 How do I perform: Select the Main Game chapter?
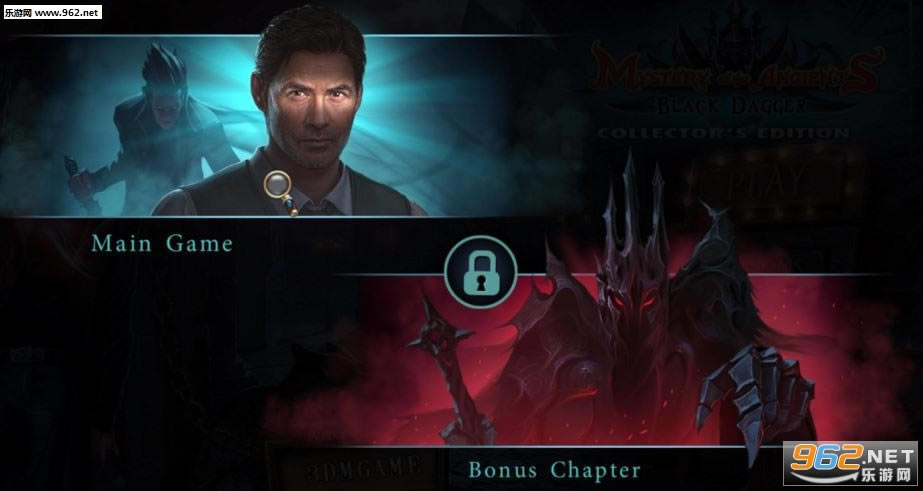tap(162, 243)
